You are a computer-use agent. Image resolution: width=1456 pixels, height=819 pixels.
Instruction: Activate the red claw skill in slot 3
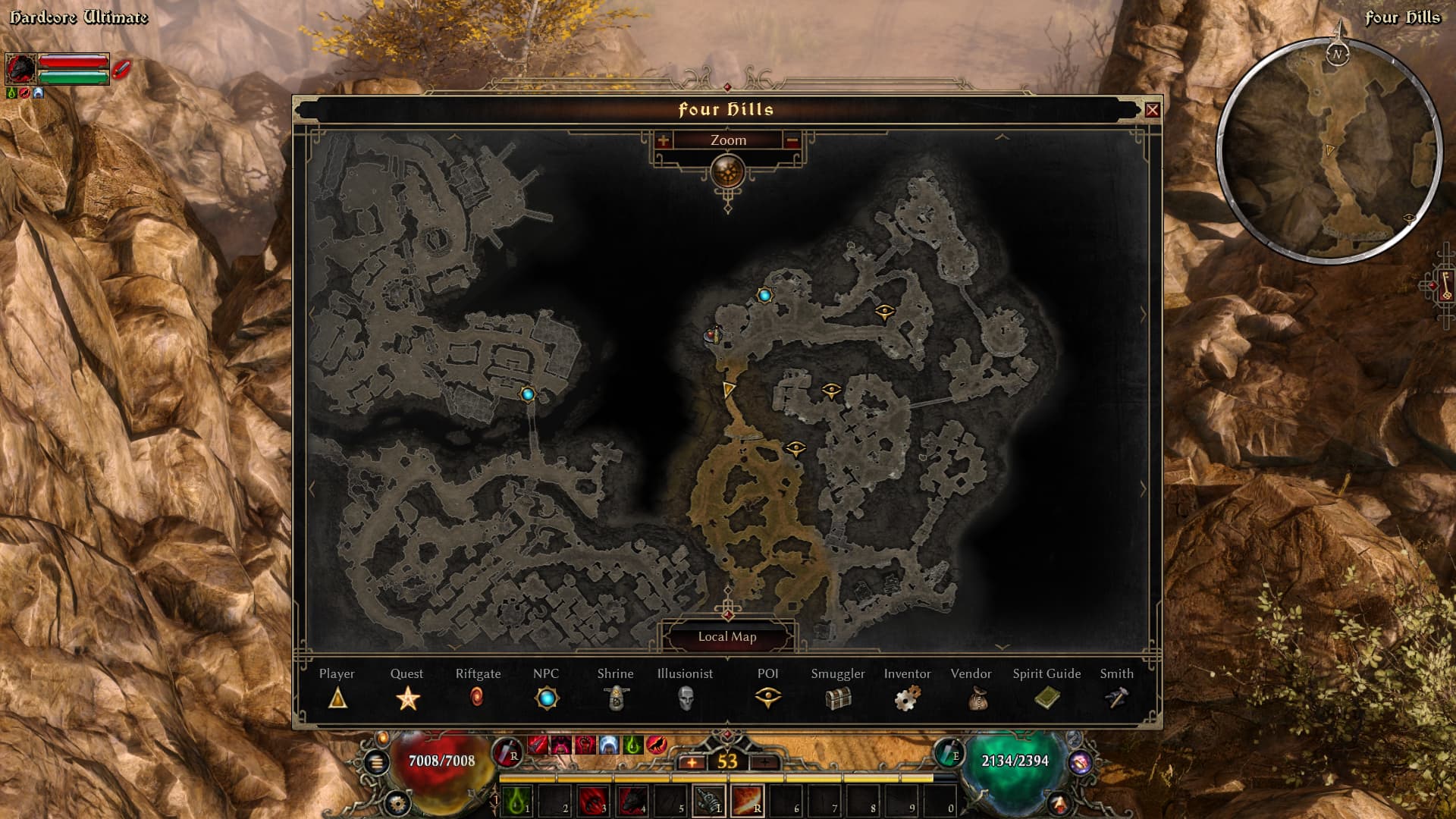point(592,801)
